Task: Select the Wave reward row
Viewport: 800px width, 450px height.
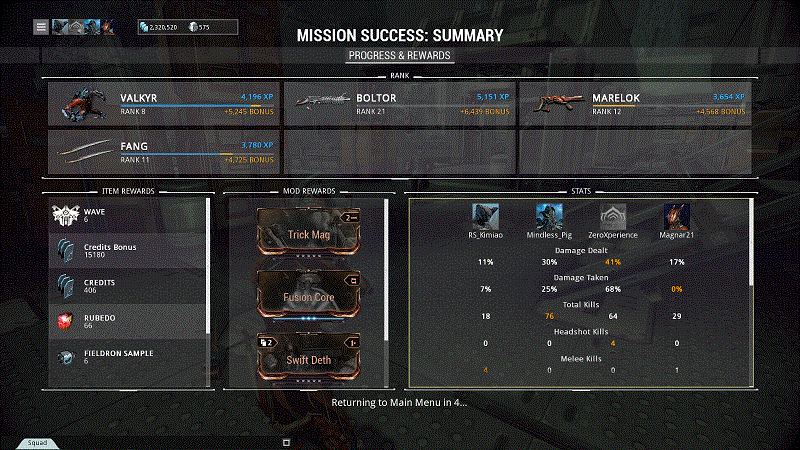Action: (x=129, y=215)
